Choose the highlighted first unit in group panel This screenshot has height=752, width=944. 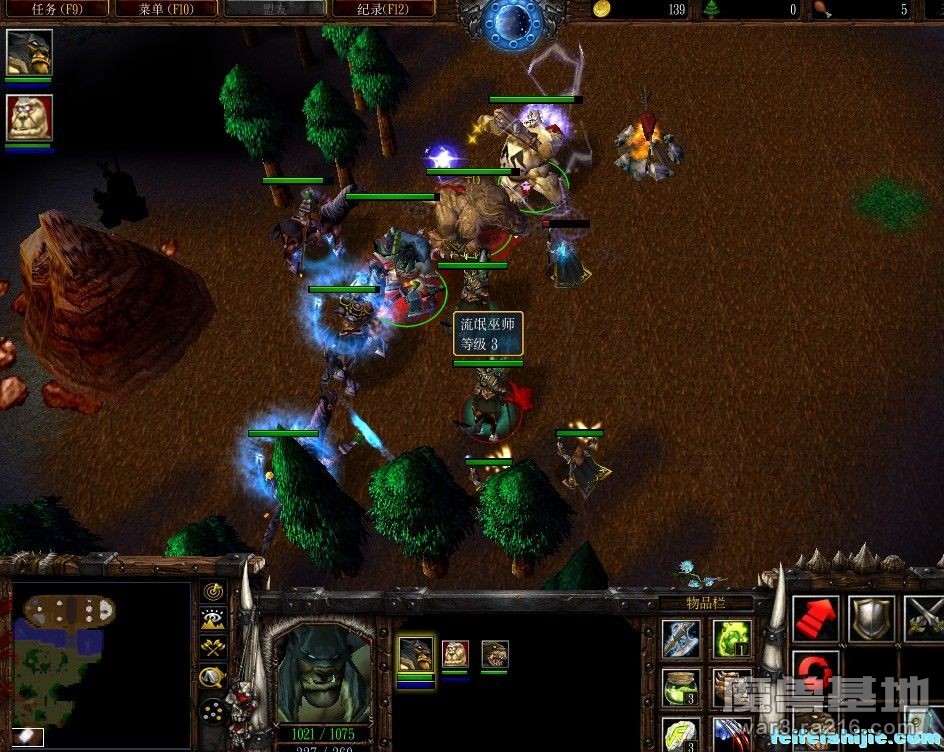pyautogui.click(x=416, y=654)
